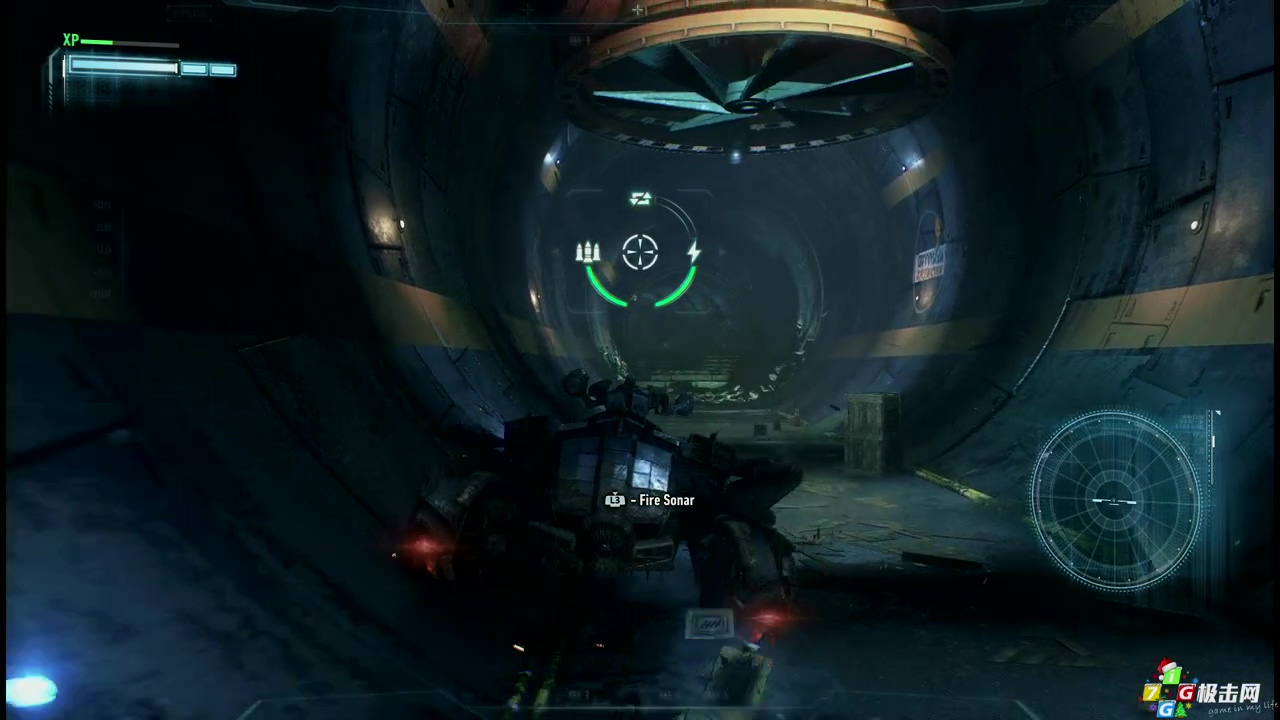Select the triple missile weapon icon
The height and width of the screenshot is (720, 1280).
[x=588, y=252]
